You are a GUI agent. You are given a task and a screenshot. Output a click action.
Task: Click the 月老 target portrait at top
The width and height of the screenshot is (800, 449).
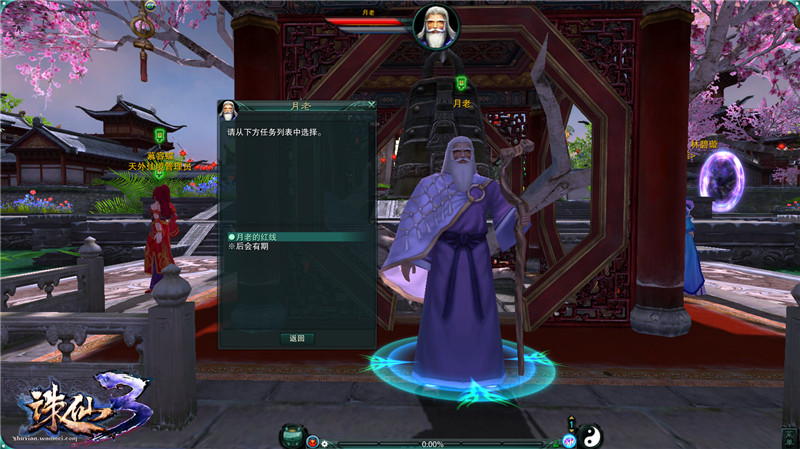tap(436, 27)
